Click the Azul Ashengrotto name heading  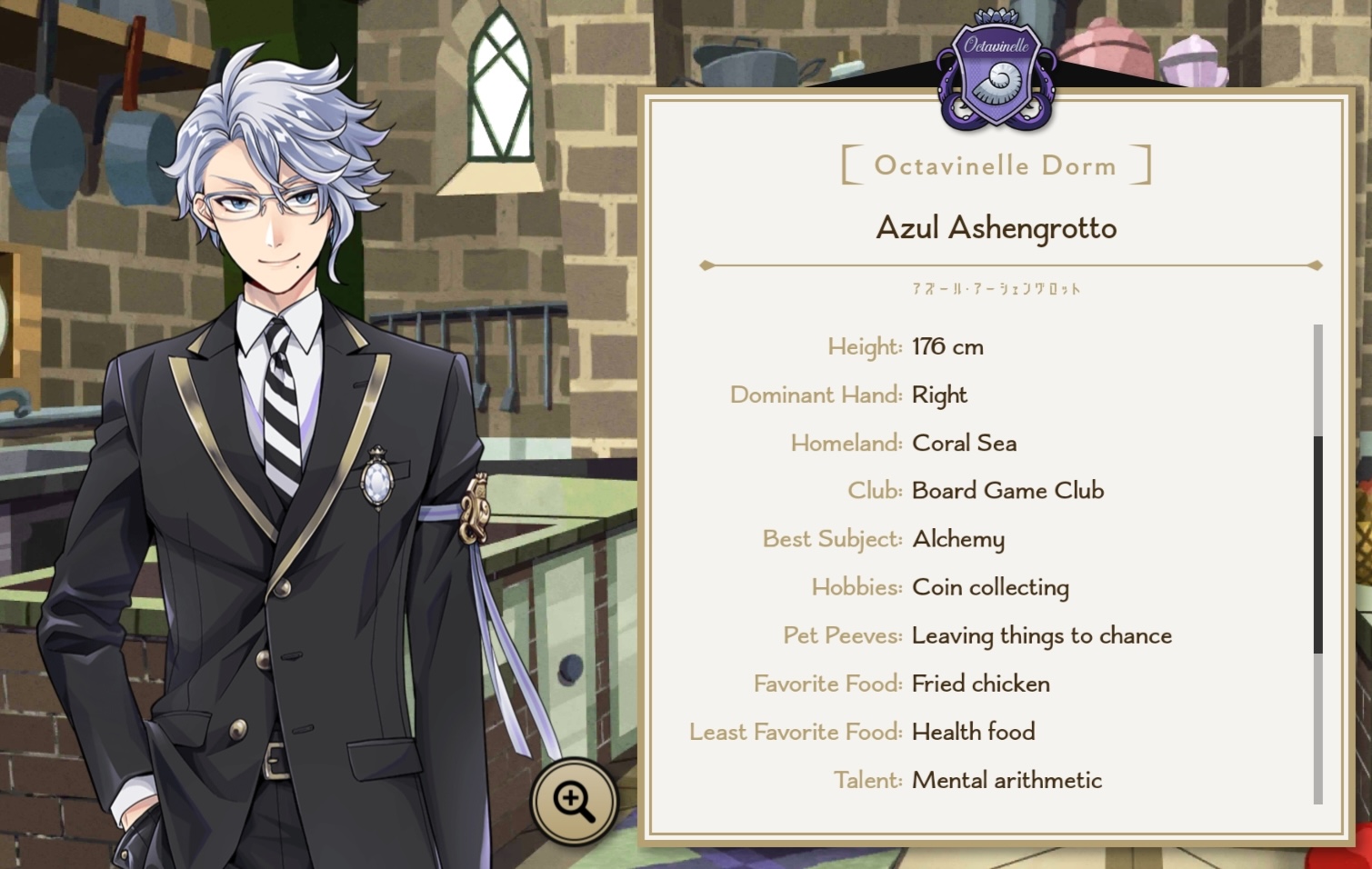click(996, 228)
